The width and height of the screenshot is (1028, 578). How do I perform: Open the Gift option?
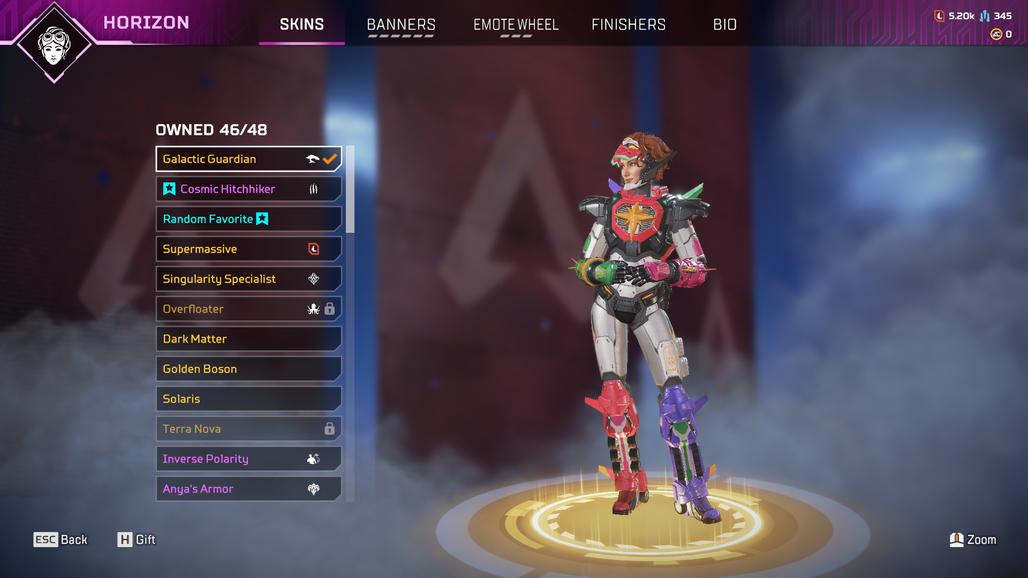(x=137, y=540)
